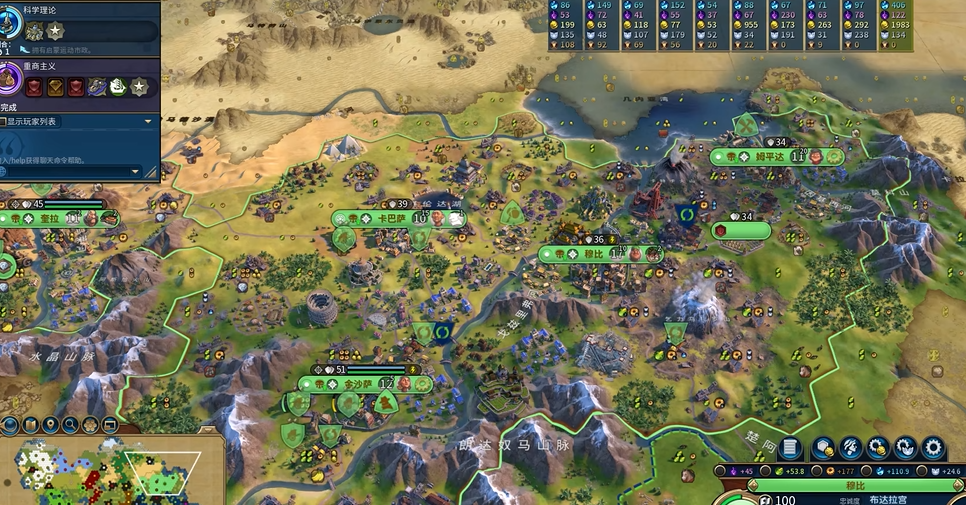Click the manage citizens button
Screen dimensions: 966x505
pos(851,448)
